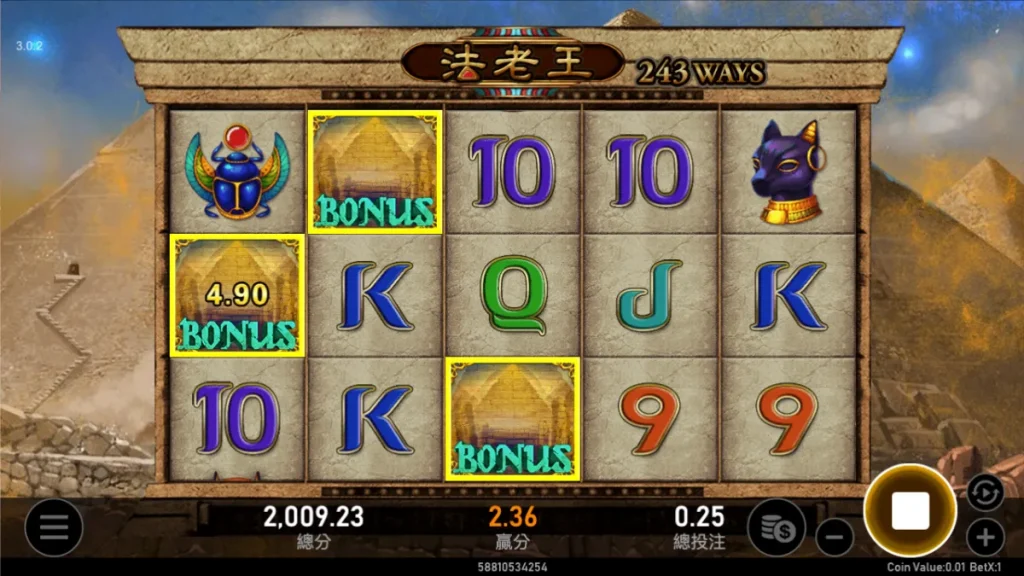Image resolution: width=1024 pixels, height=576 pixels.
Task: Toggle the auto-spin circular arrow button
Action: click(x=984, y=492)
